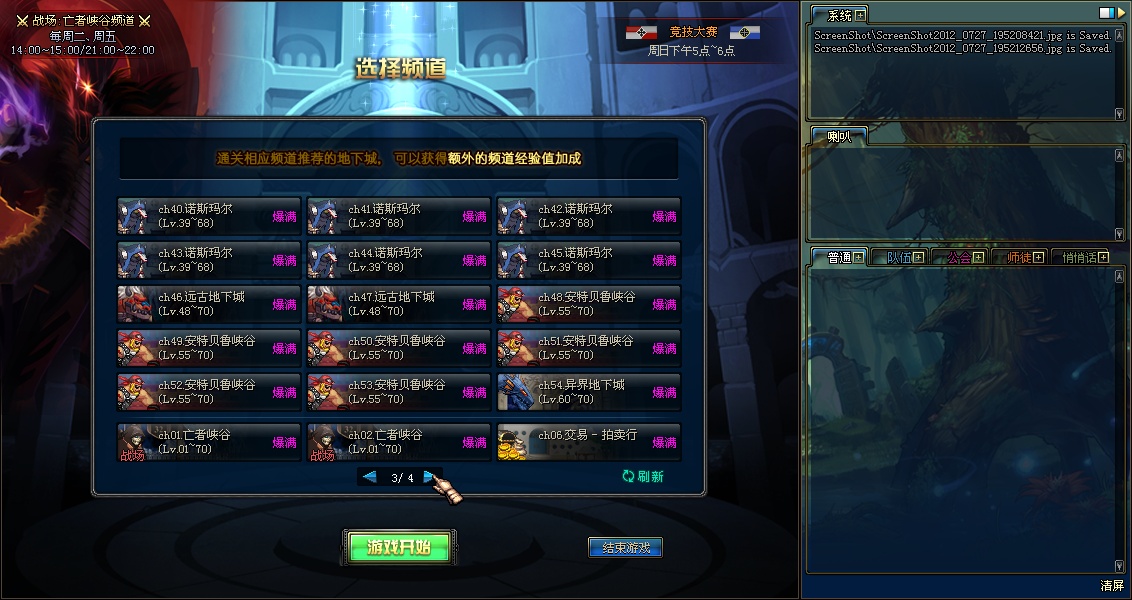Open trade channel ch06 交易-拍卖行
The height and width of the screenshot is (600, 1132).
(589, 442)
